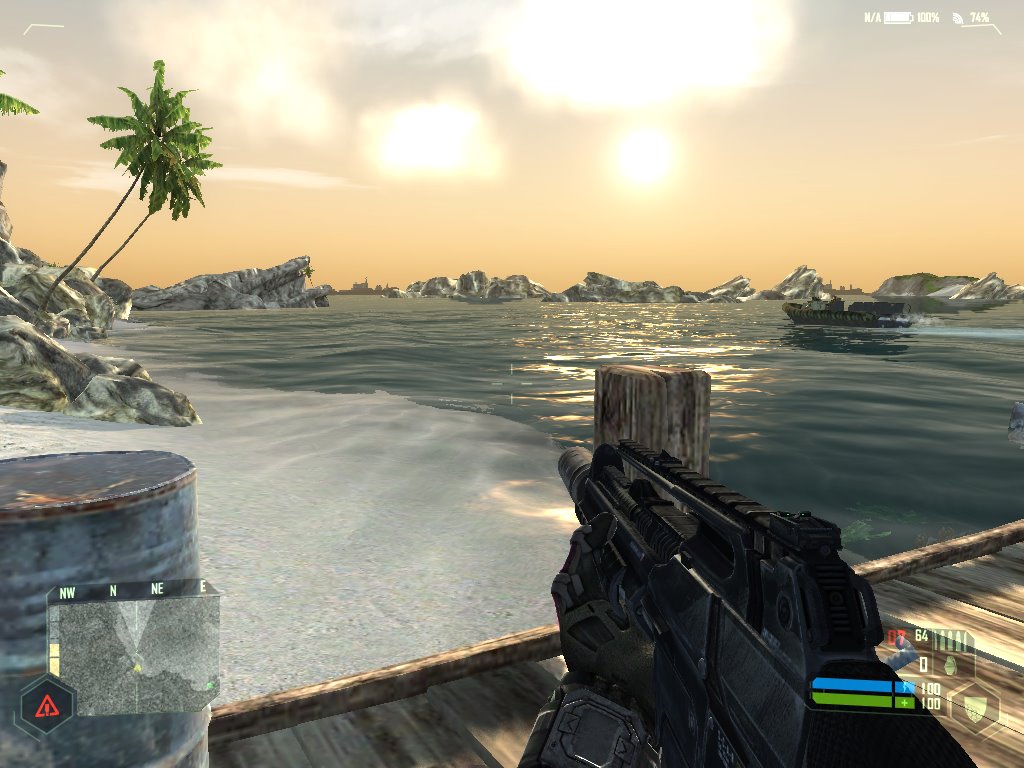The image size is (1024, 768).
Task: Click the green objective marker on the minimap
Action: tap(210, 685)
